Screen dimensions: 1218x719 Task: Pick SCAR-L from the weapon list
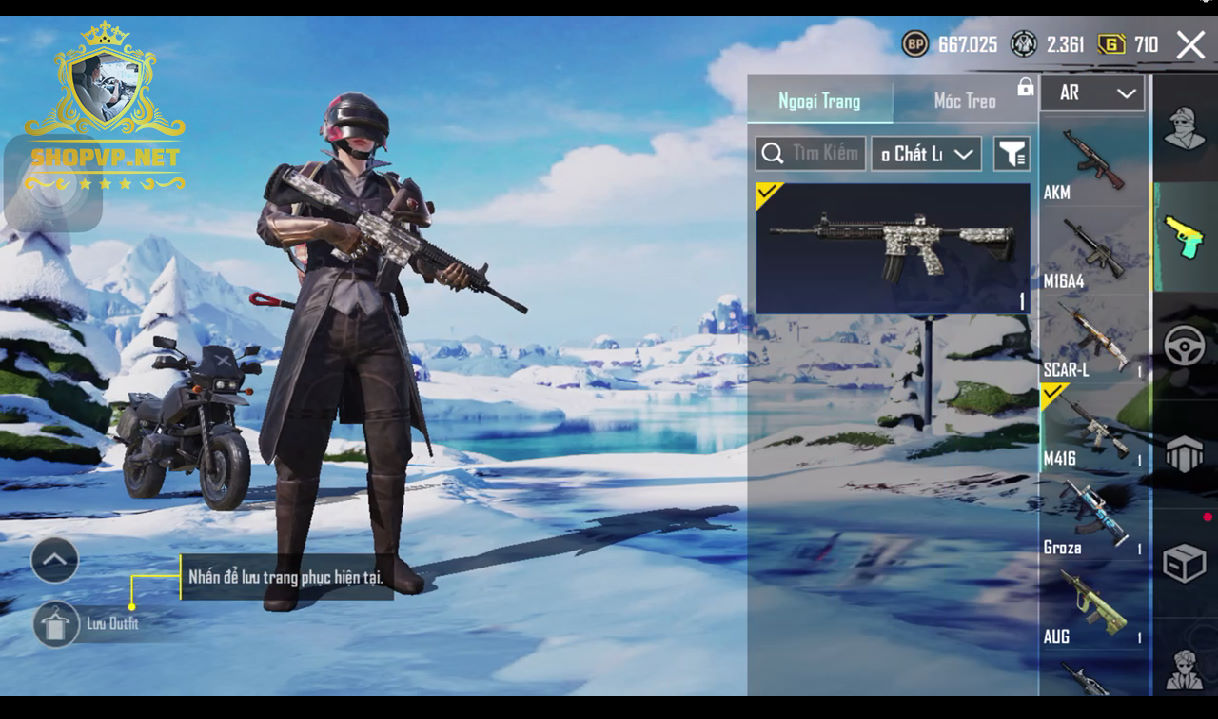[x=1093, y=340]
